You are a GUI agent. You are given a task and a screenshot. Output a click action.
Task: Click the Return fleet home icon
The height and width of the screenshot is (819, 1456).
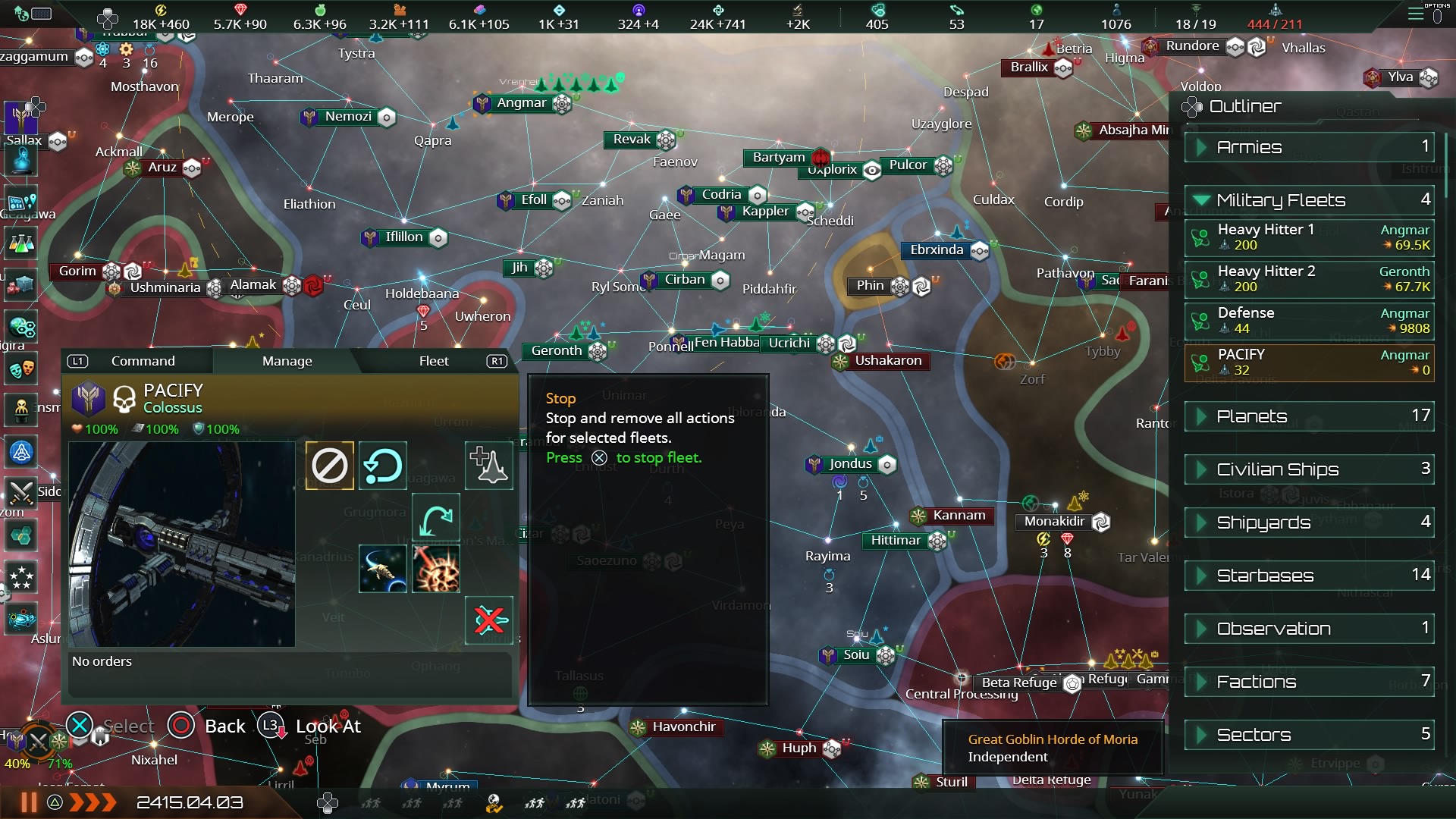[x=382, y=466]
